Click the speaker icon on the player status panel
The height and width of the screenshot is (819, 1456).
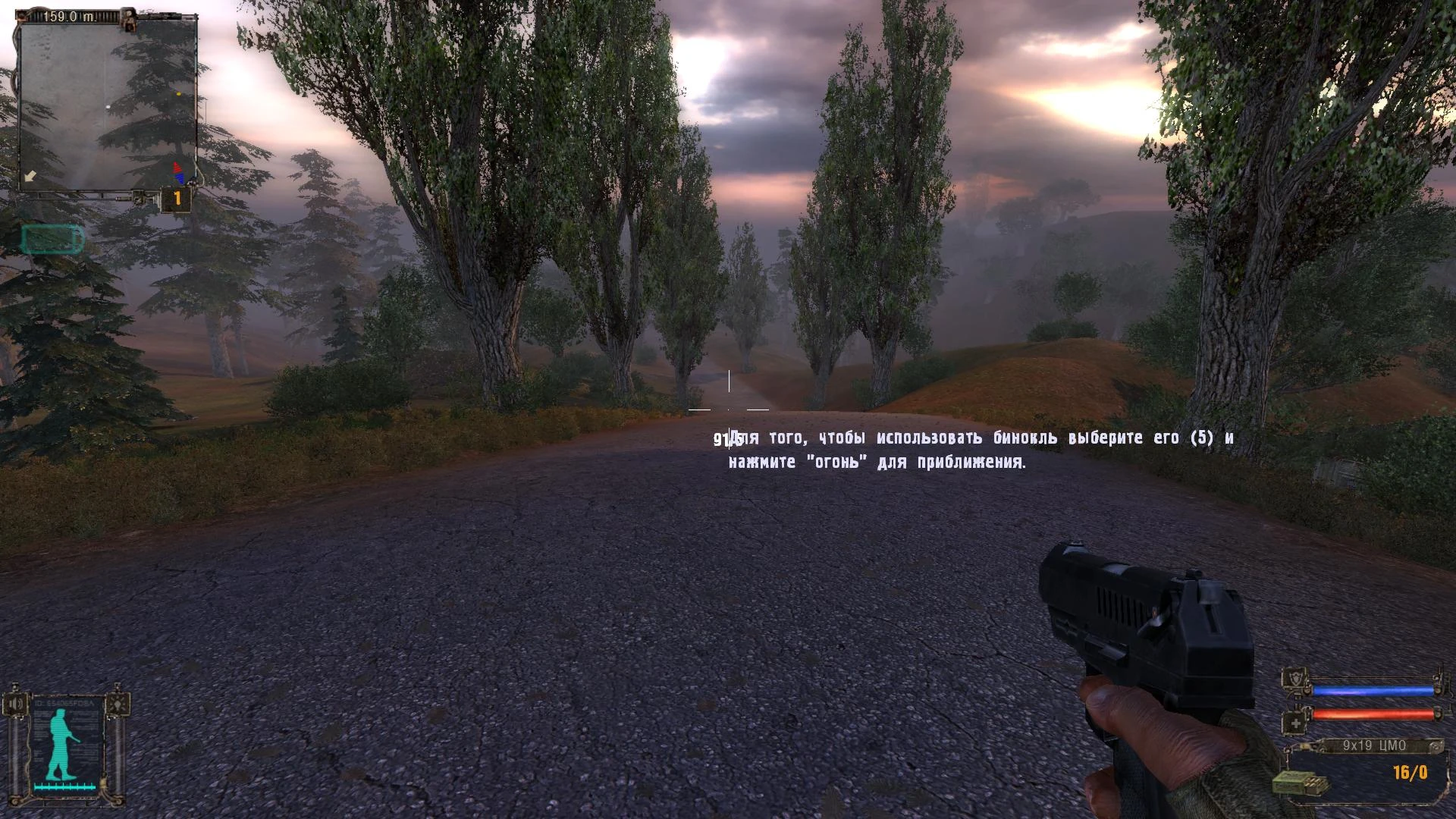16,703
